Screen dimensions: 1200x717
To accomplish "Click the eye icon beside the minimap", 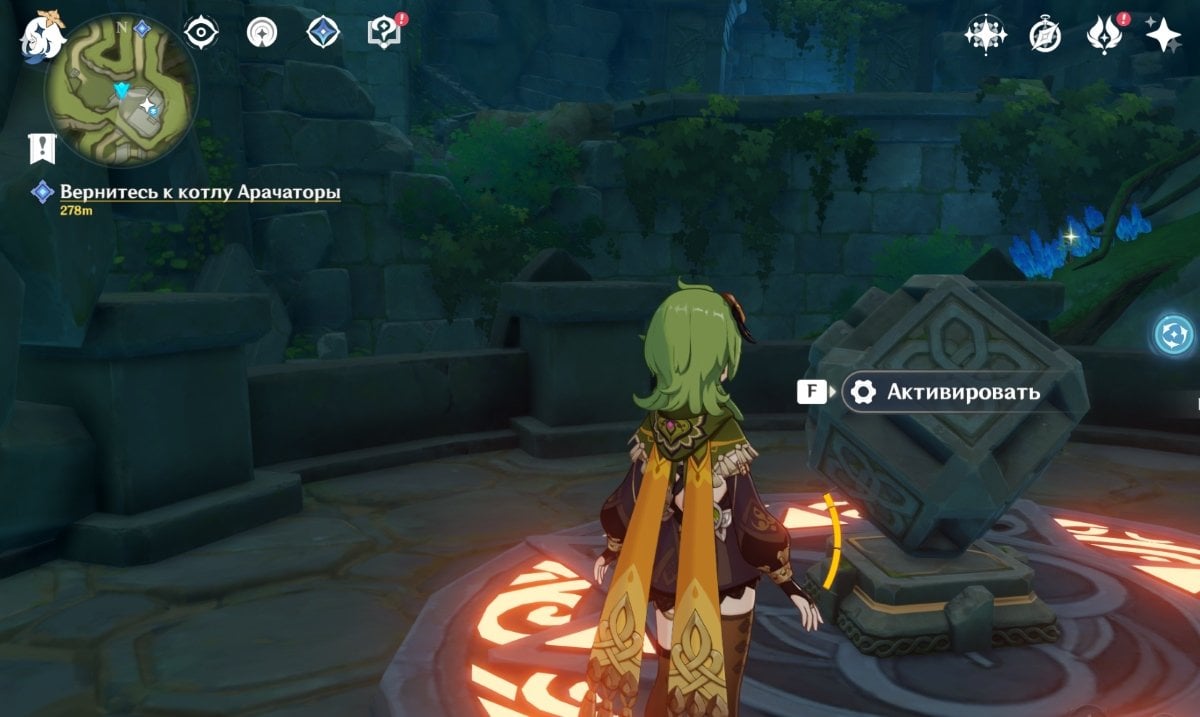I will 201,33.
